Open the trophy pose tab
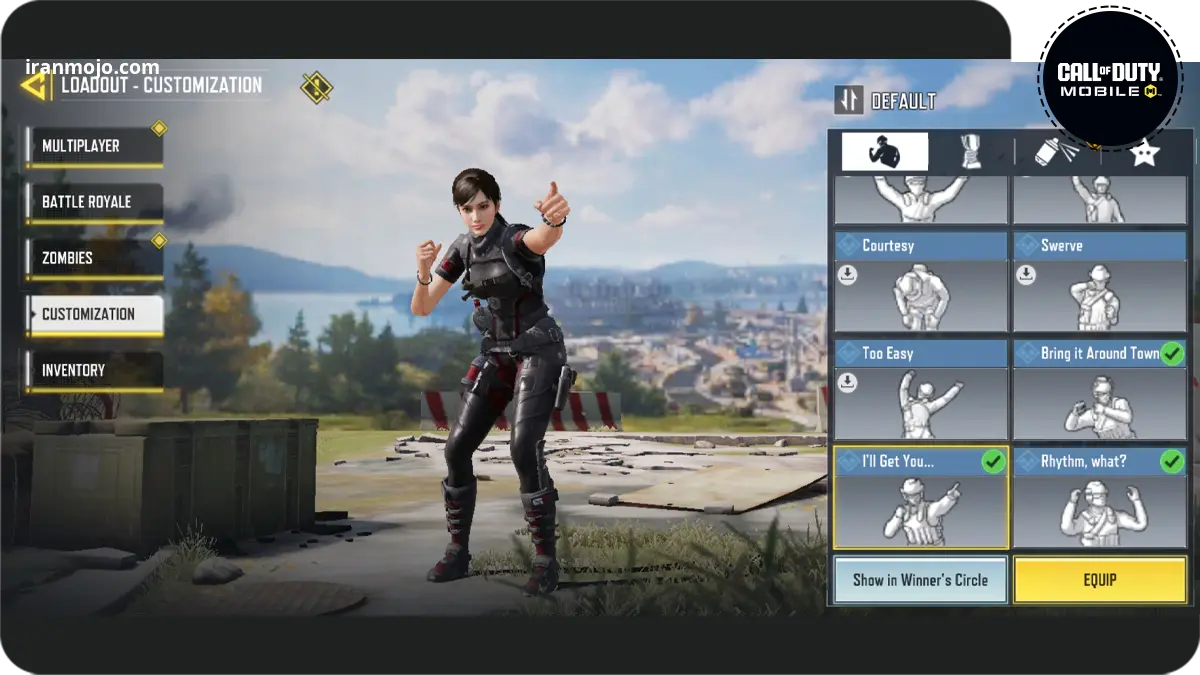Viewport: 1200px width, 675px height. (x=969, y=152)
